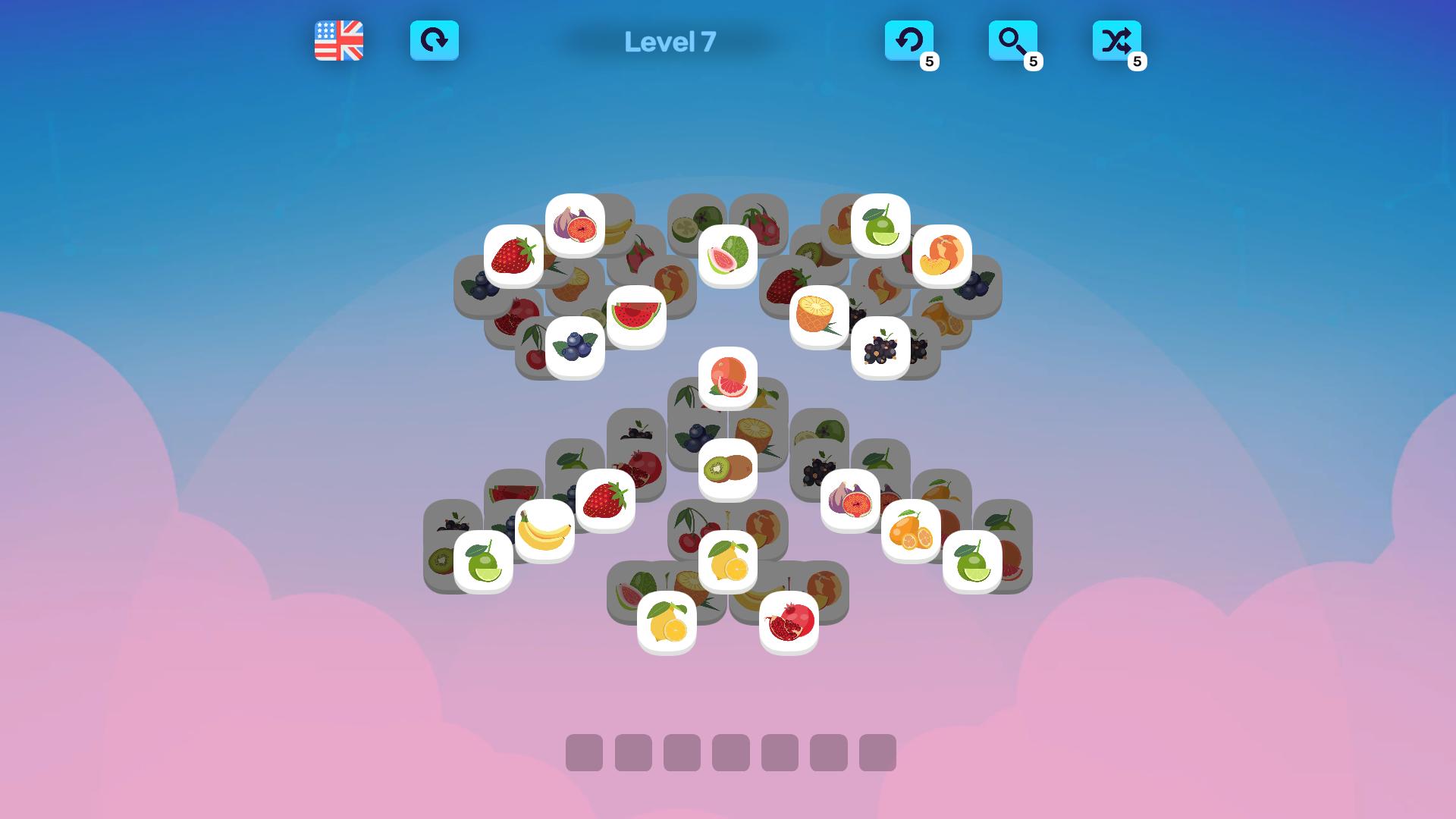This screenshot has height=819, width=1456.
Task: Pick the fig tile at the top
Action: point(575,227)
